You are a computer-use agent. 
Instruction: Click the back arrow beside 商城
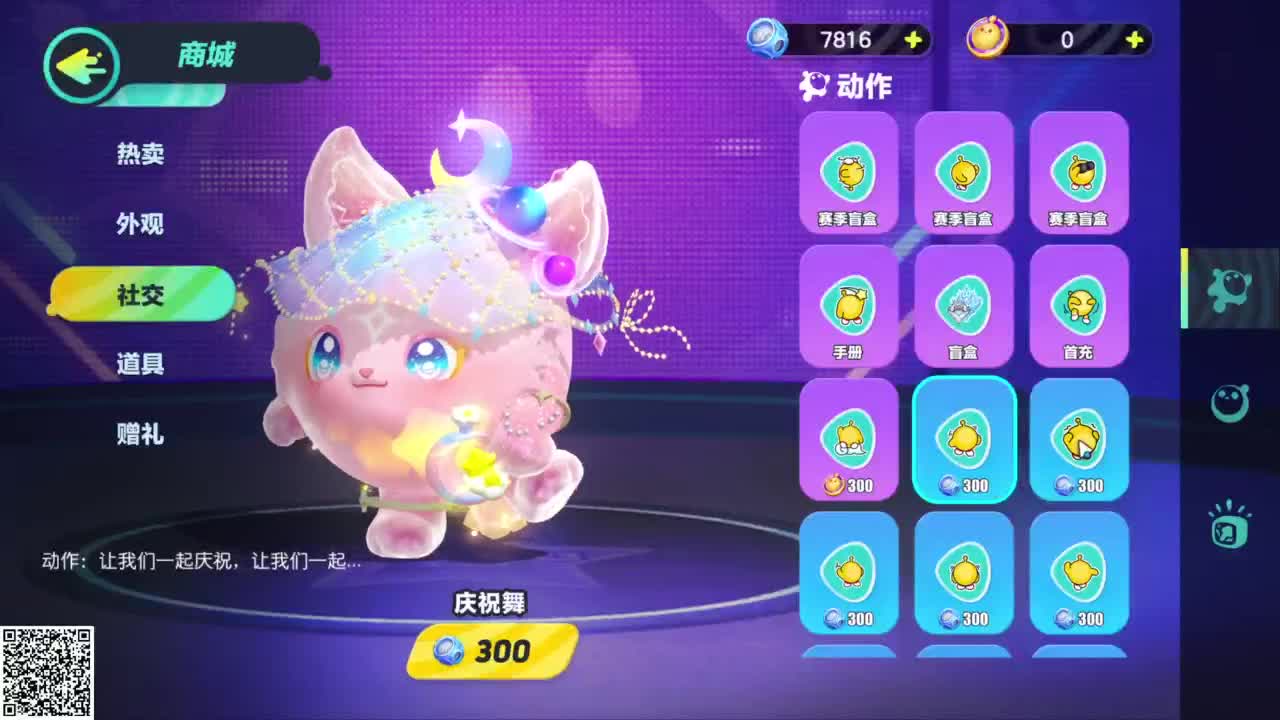click(82, 65)
